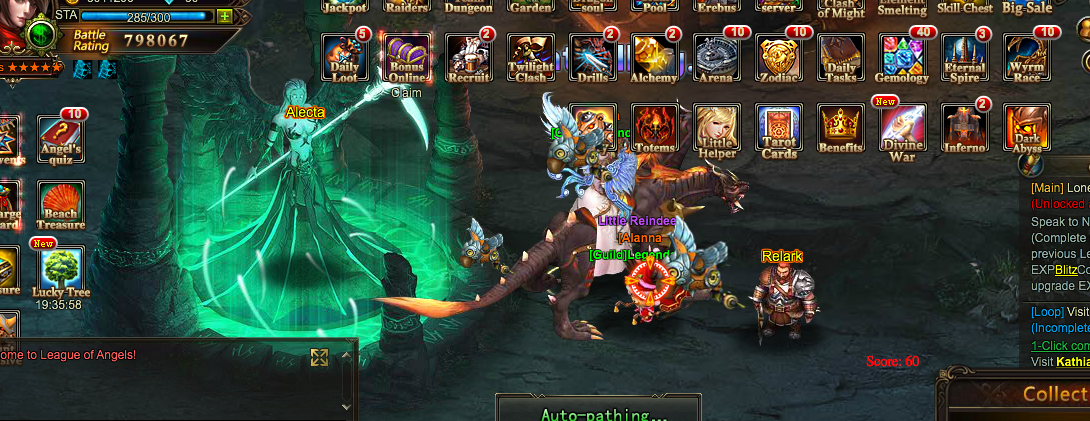Open the Tarot Cards game
The height and width of the screenshot is (421, 1090).
[x=779, y=128]
